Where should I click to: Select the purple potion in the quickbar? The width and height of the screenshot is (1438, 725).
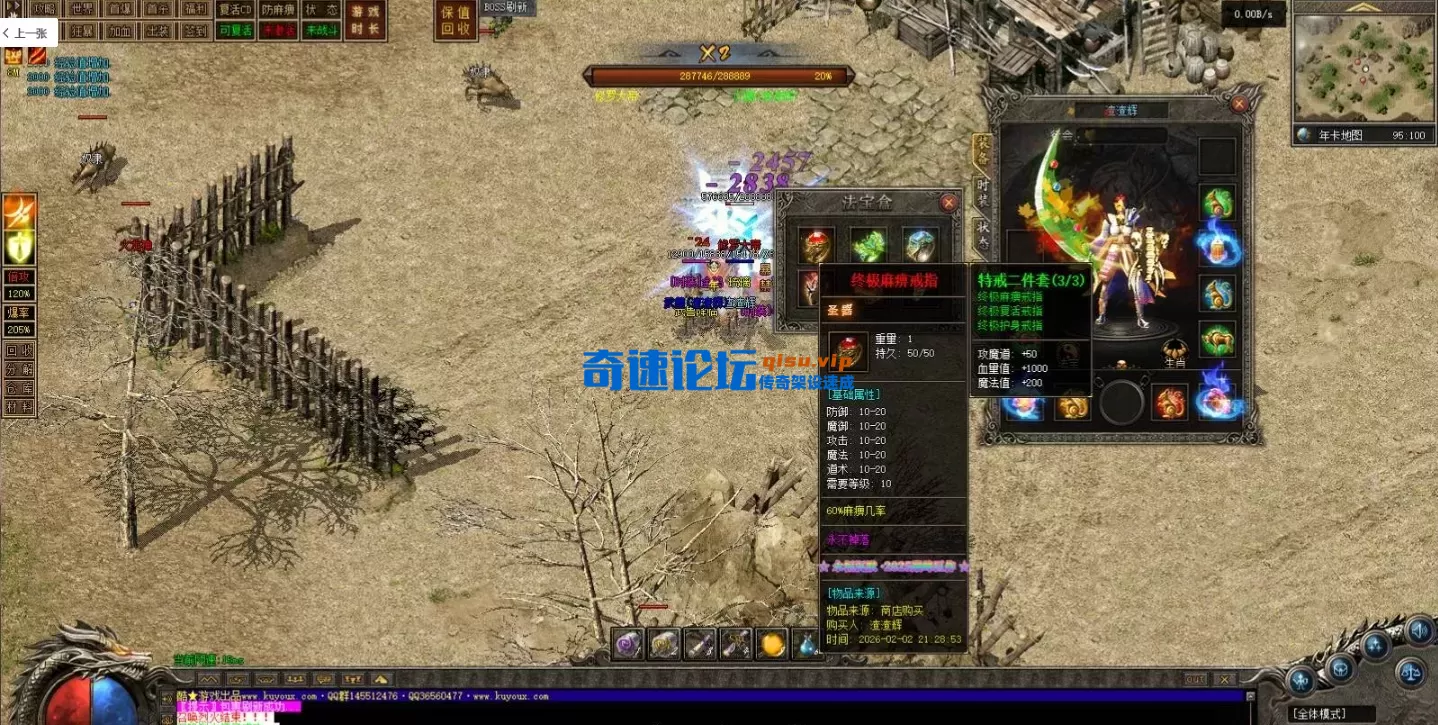click(x=627, y=645)
